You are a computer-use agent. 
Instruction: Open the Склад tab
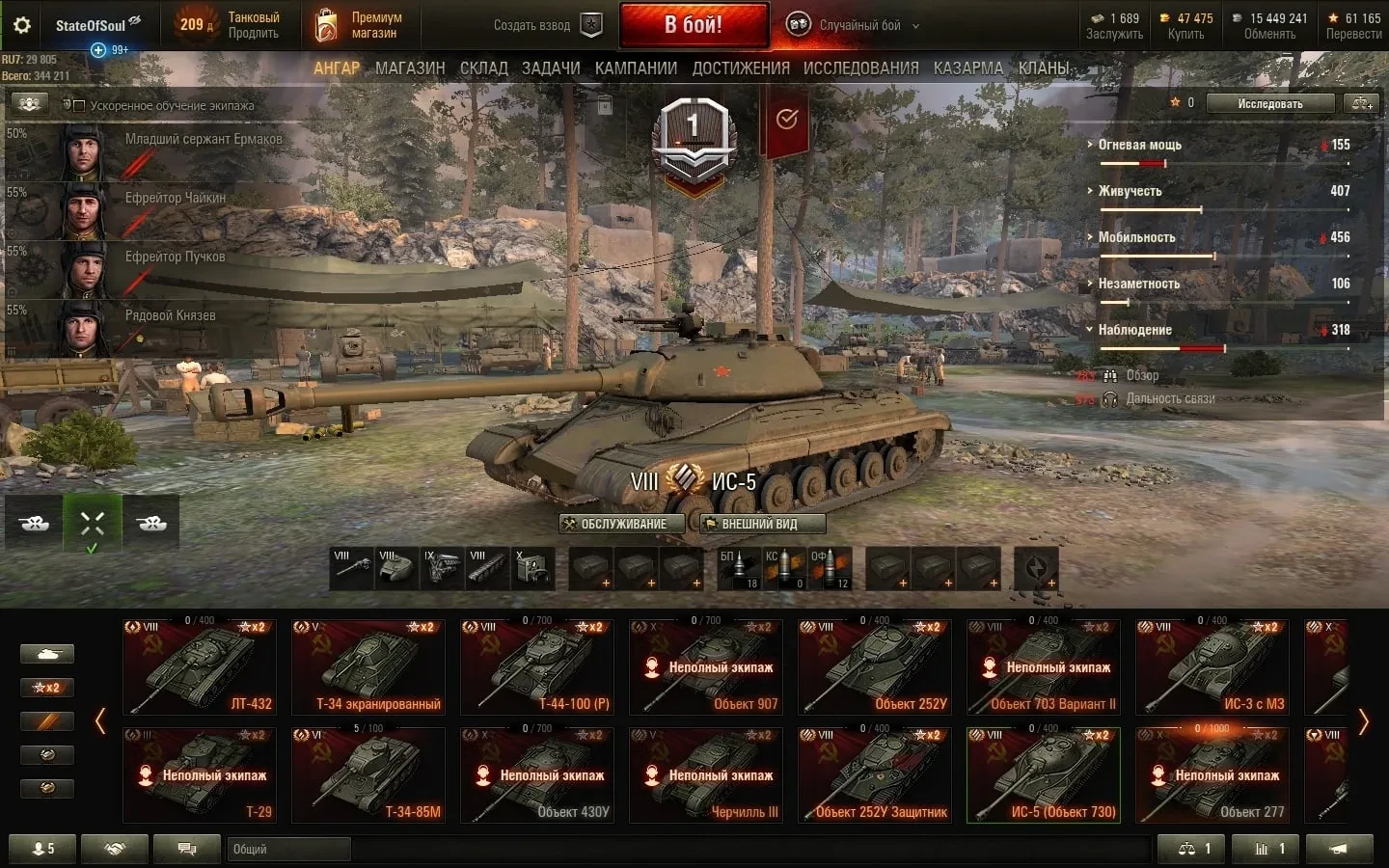[x=483, y=68]
